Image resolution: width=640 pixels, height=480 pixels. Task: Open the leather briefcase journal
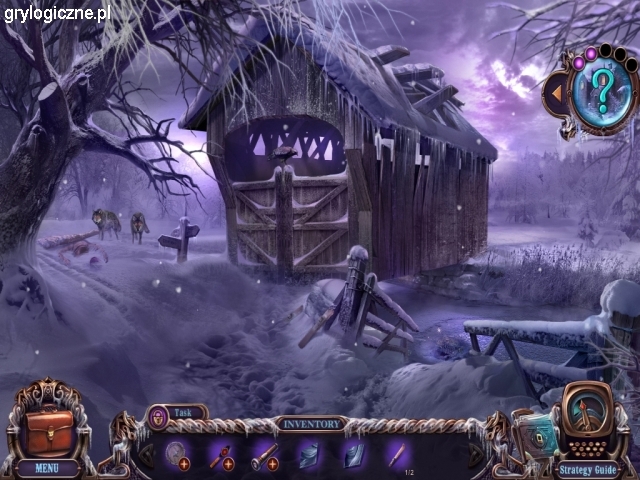tap(48, 427)
